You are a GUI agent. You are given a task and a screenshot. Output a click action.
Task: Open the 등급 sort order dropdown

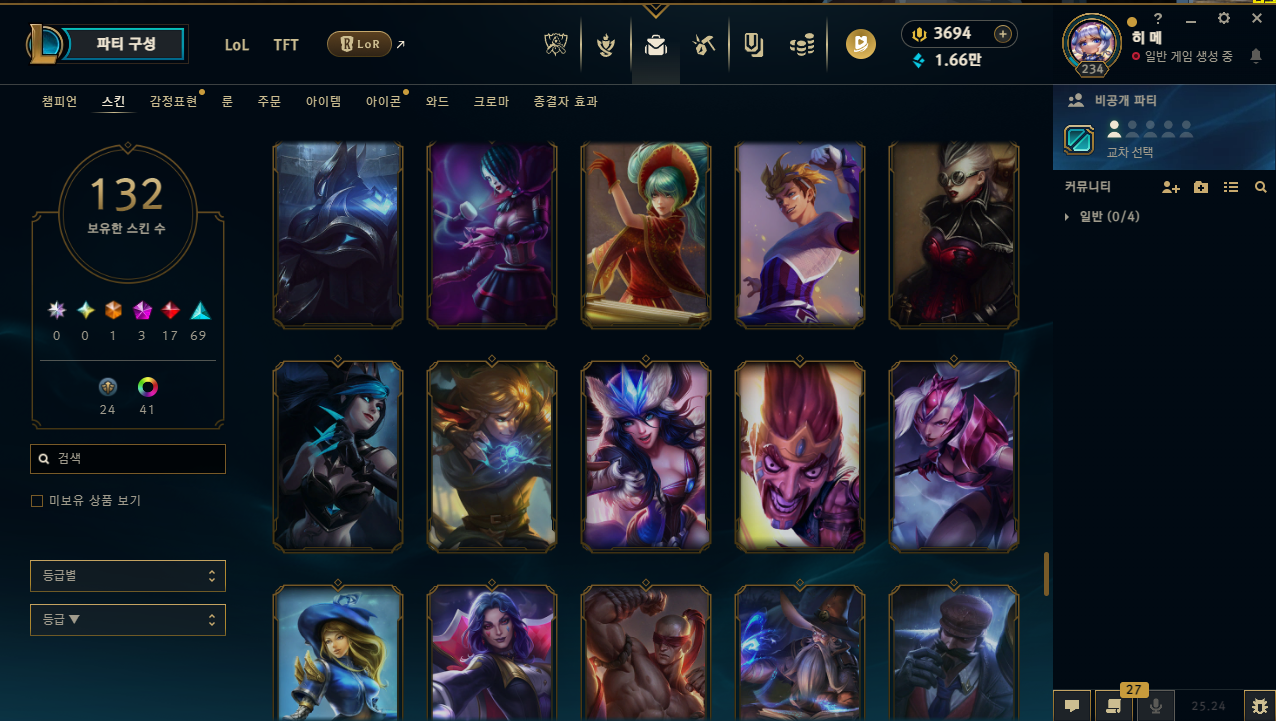point(128,620)
